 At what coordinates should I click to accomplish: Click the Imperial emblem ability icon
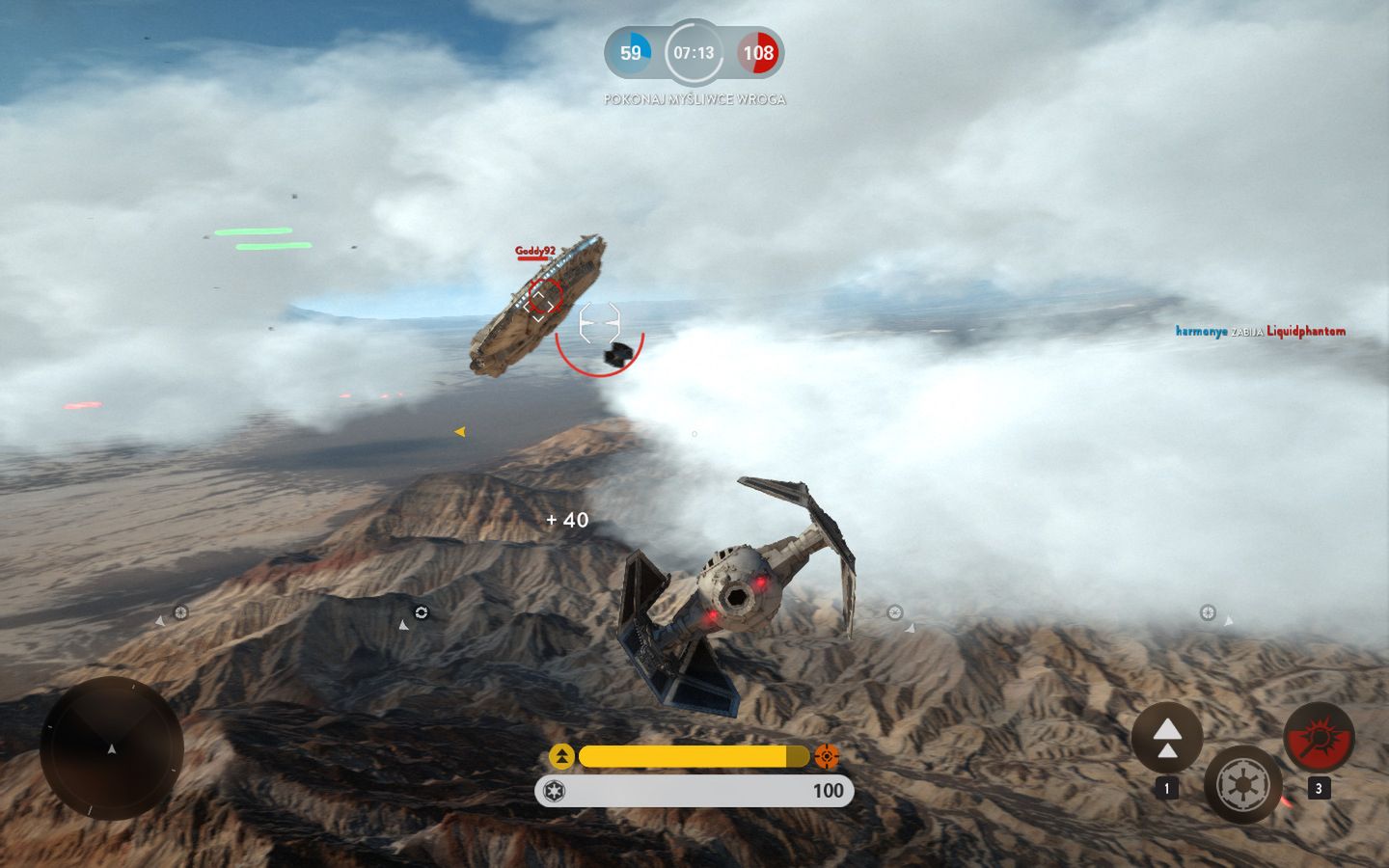(x=1242, y=785)
